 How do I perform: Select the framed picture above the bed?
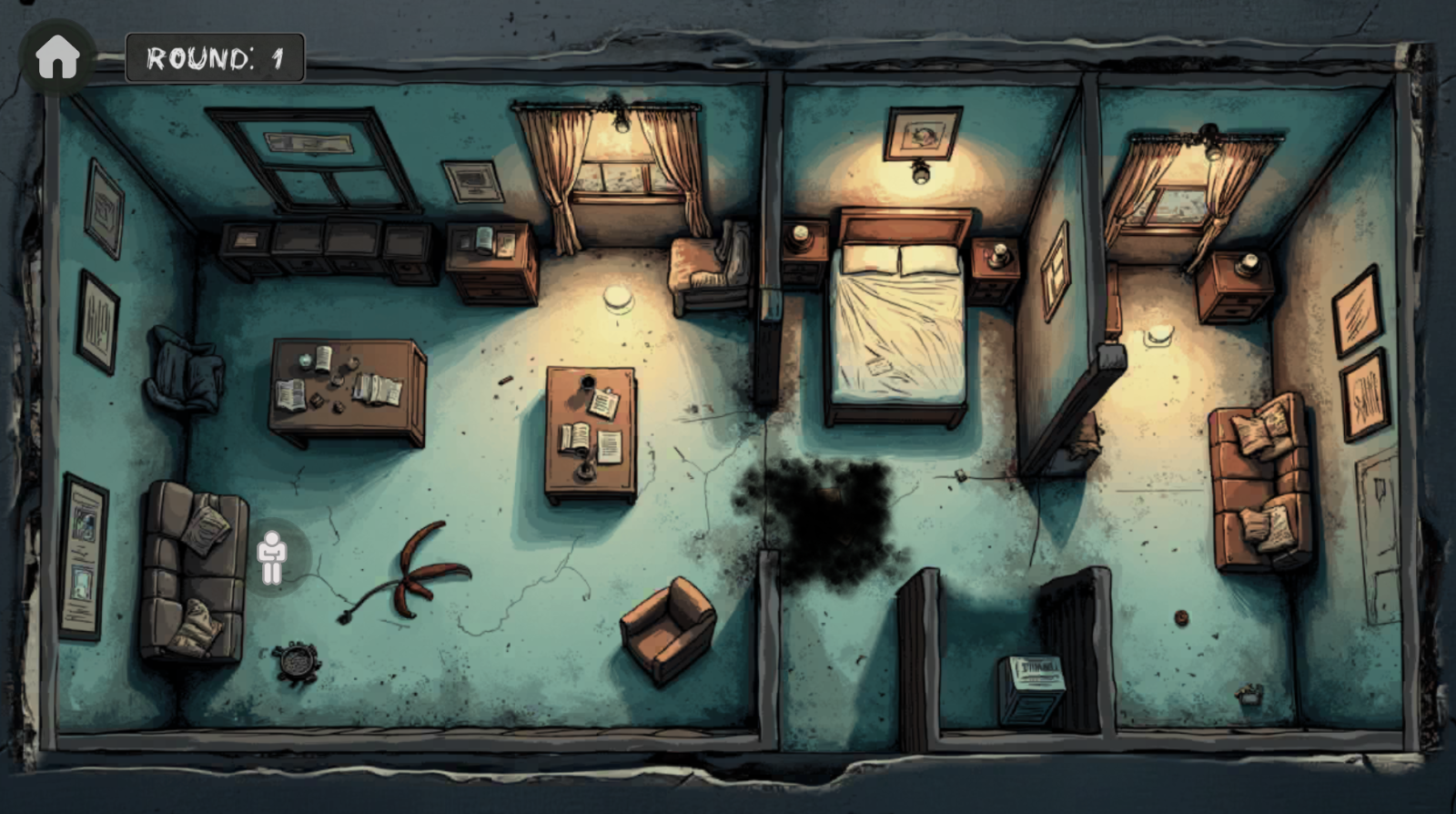pyautogui.click(x=922, y=132)
